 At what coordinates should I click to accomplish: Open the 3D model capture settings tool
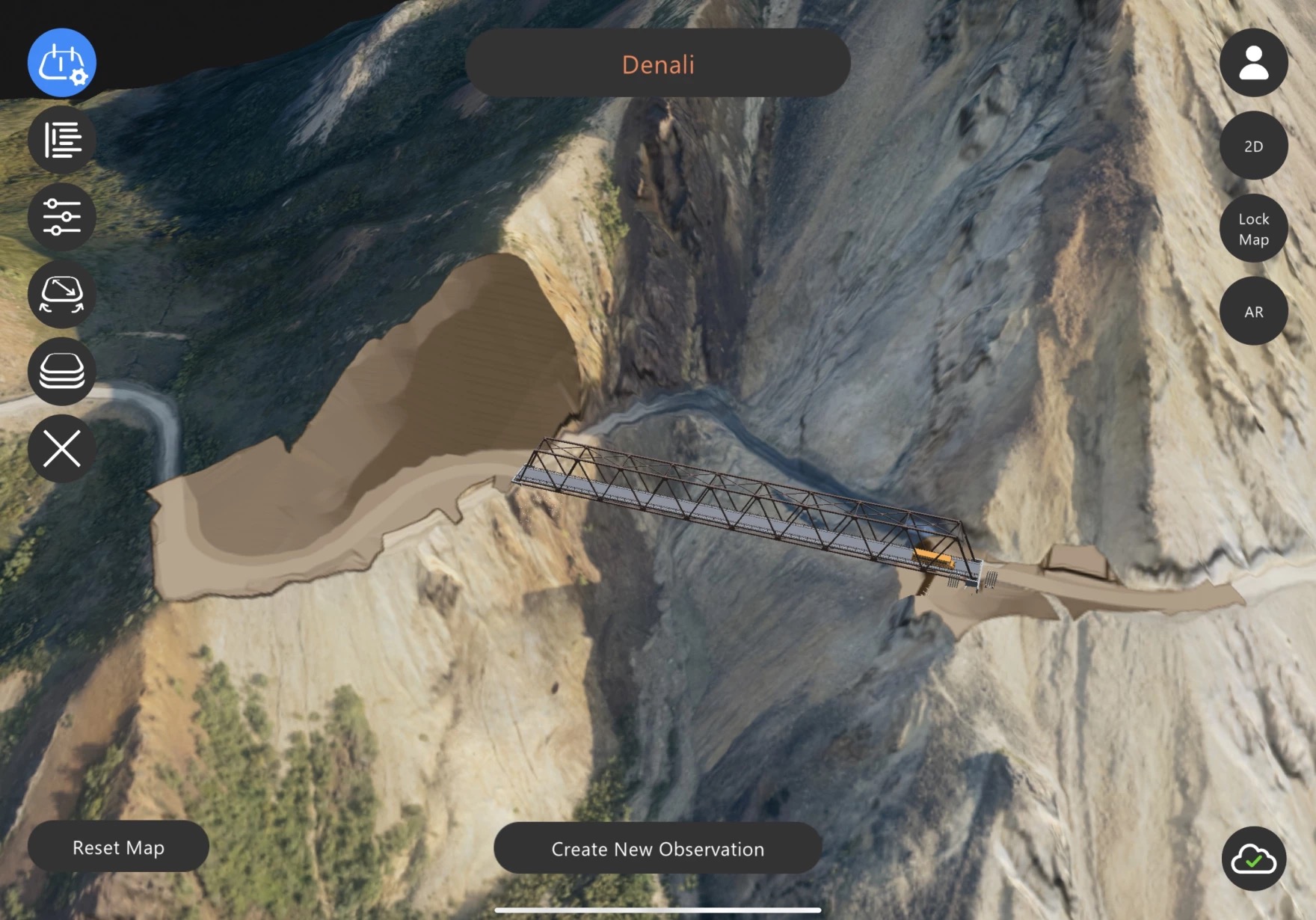click(x=61, y=63)
